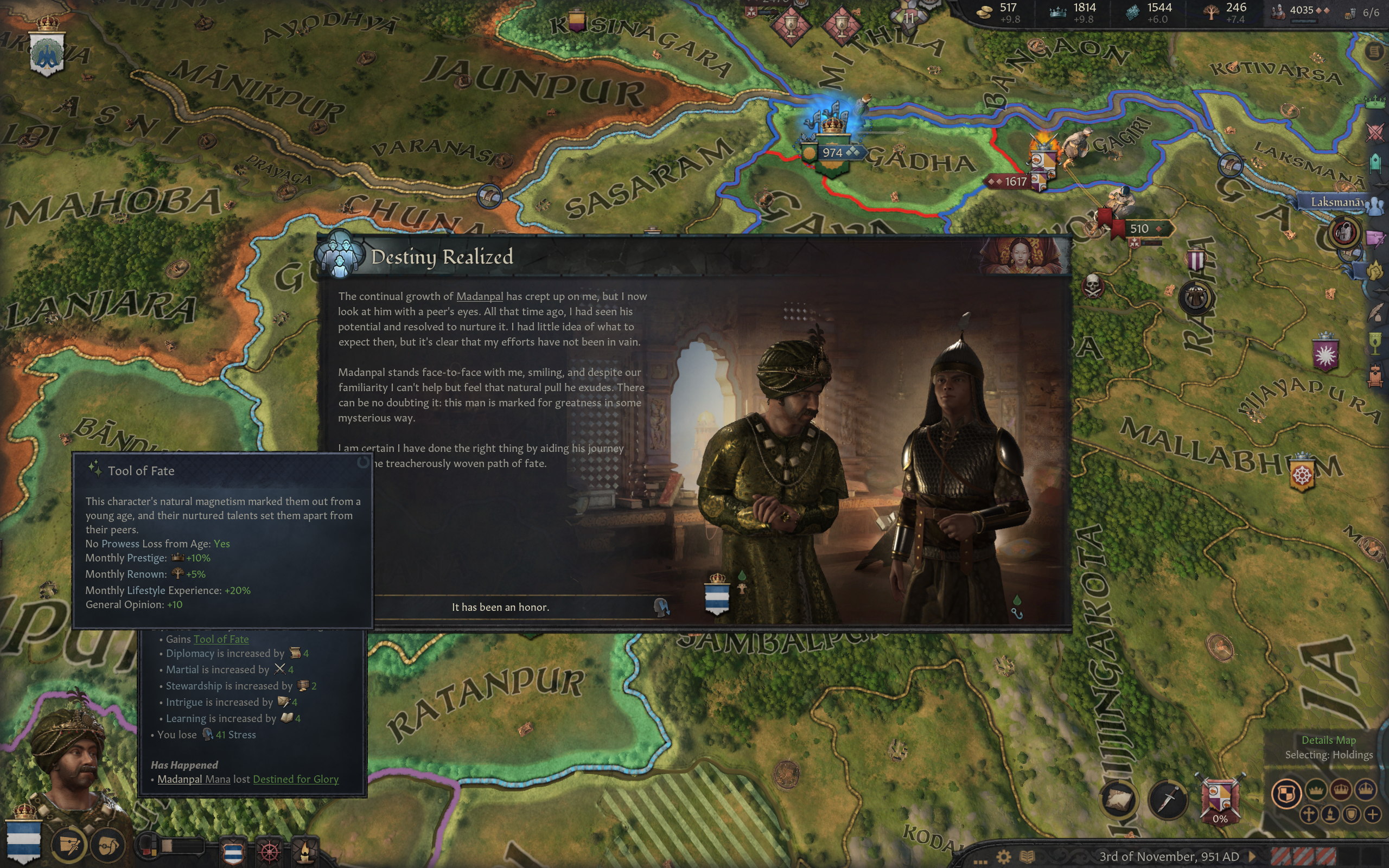Open the lifestyle button with dagger and map
This screenshot has height=868, width=1389.
coord(68,845)
